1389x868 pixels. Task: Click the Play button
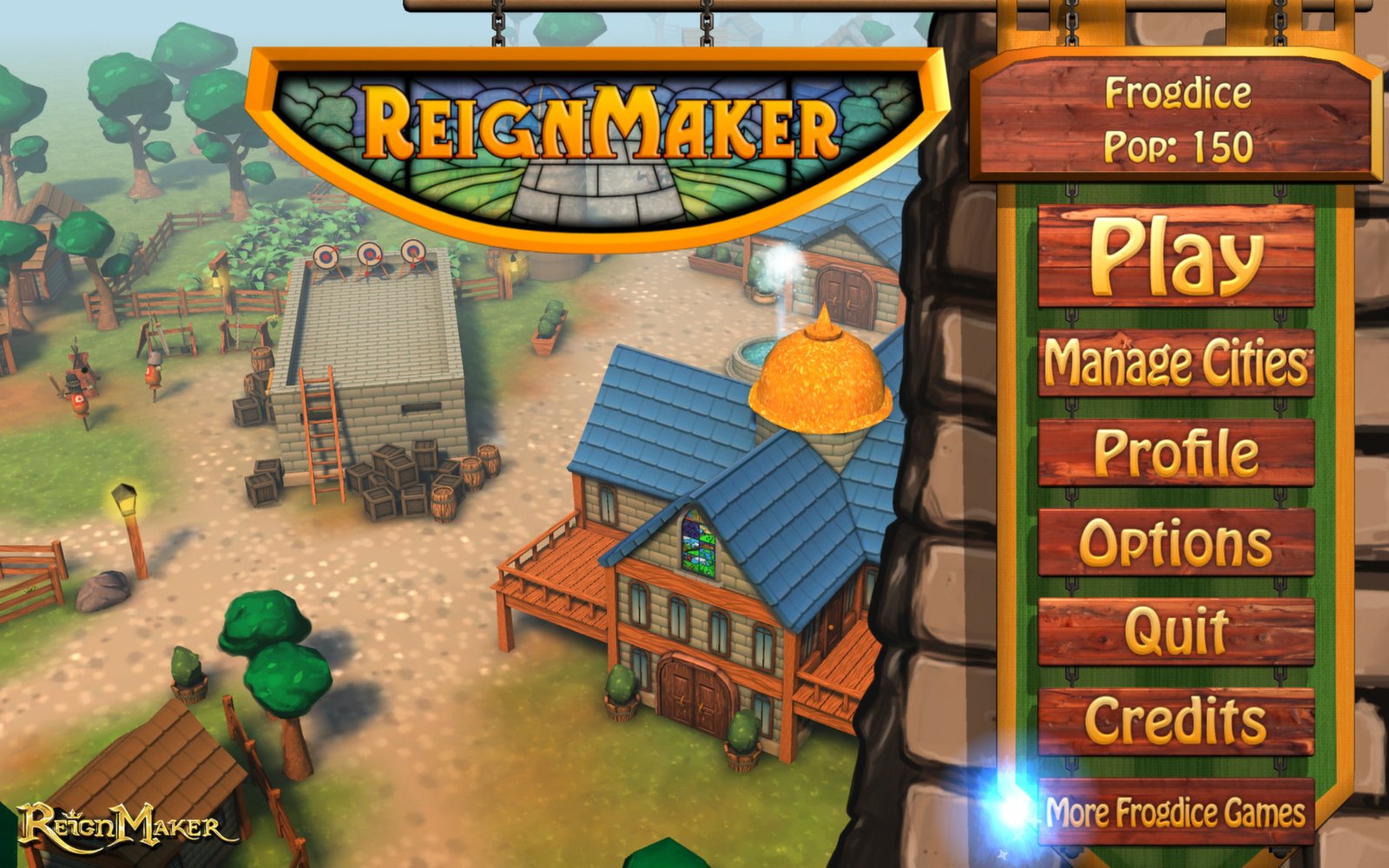1175,256
